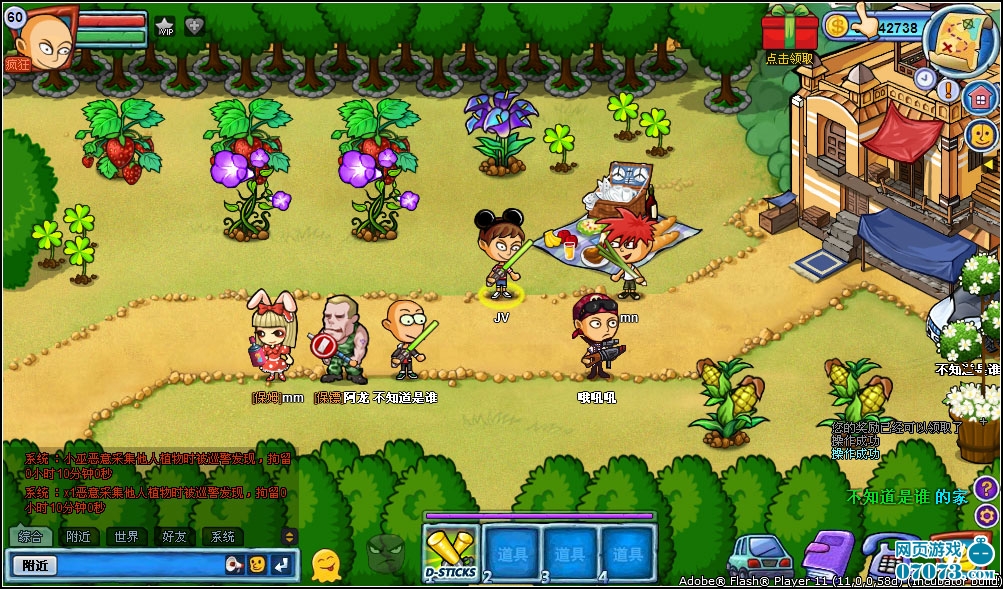Click the purple question mark help button
This screenshot has height=589, width=1003.
click(986, 488)
